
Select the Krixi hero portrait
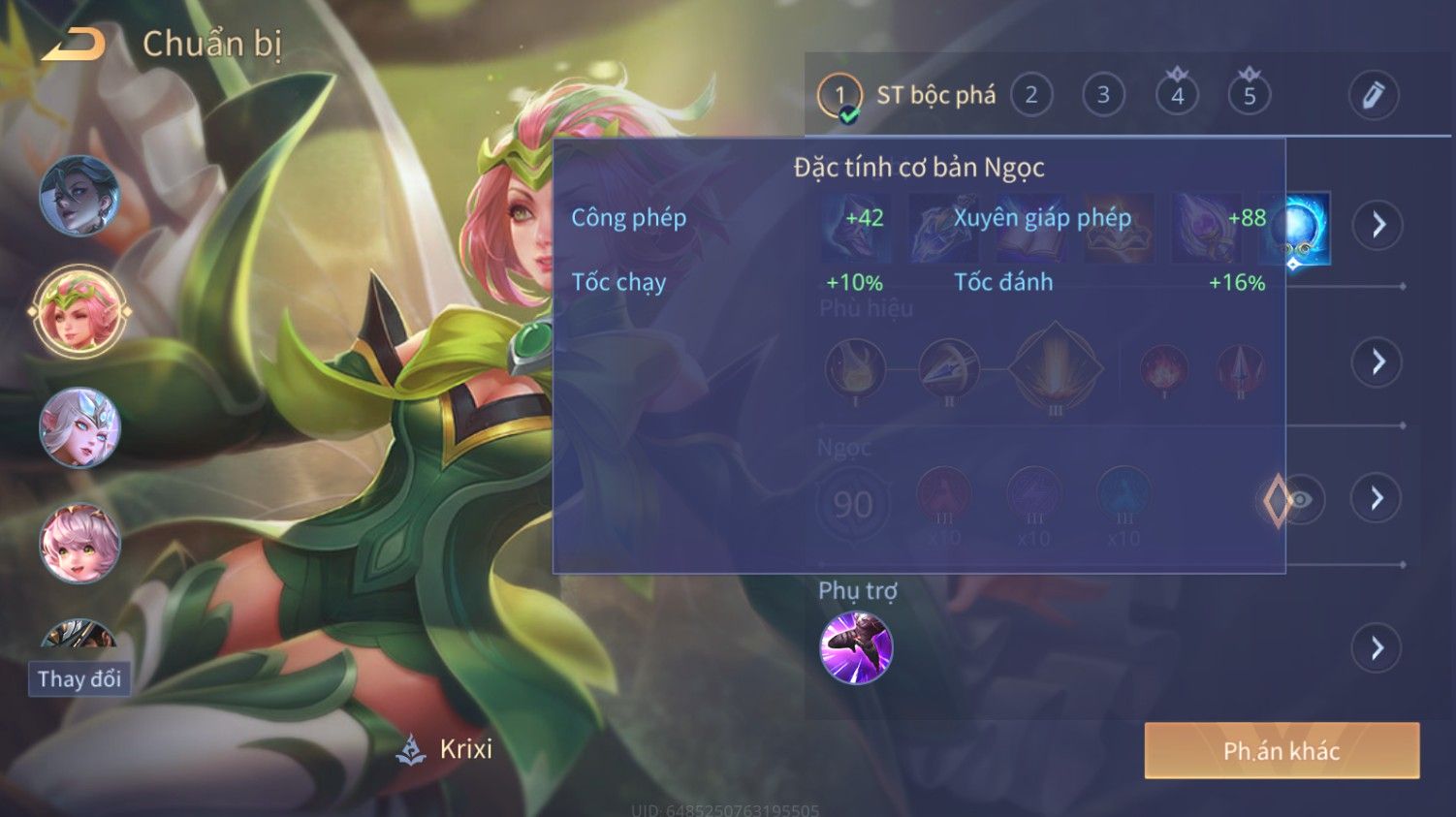coord(79,312)
